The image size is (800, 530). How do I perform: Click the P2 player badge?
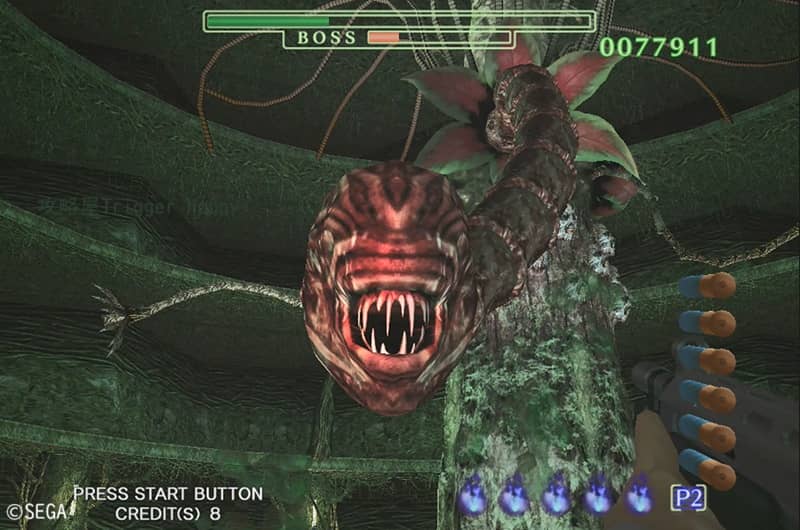click(688, 497)
